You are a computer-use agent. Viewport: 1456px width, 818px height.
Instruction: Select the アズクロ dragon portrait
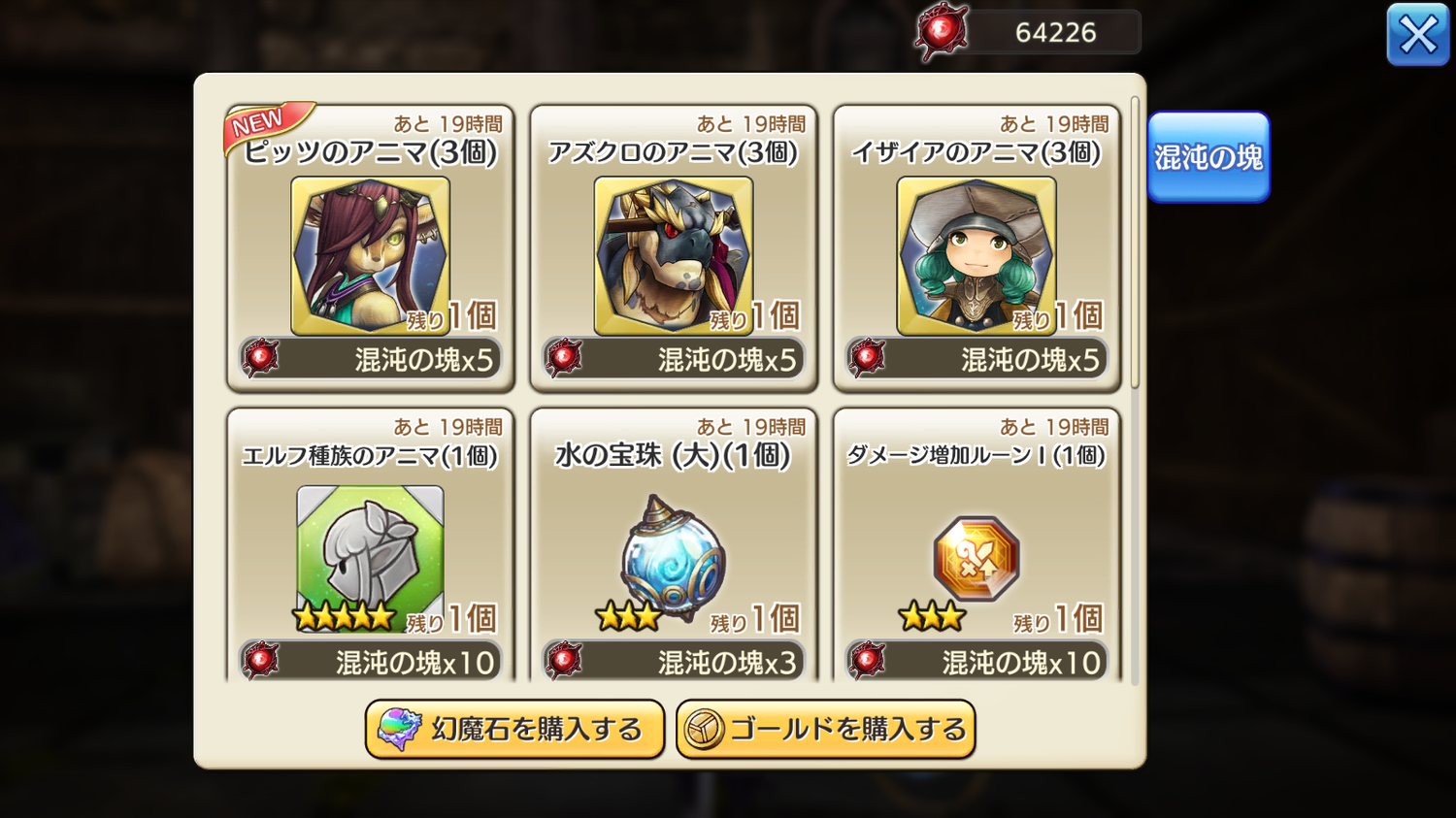coord(673,255)
